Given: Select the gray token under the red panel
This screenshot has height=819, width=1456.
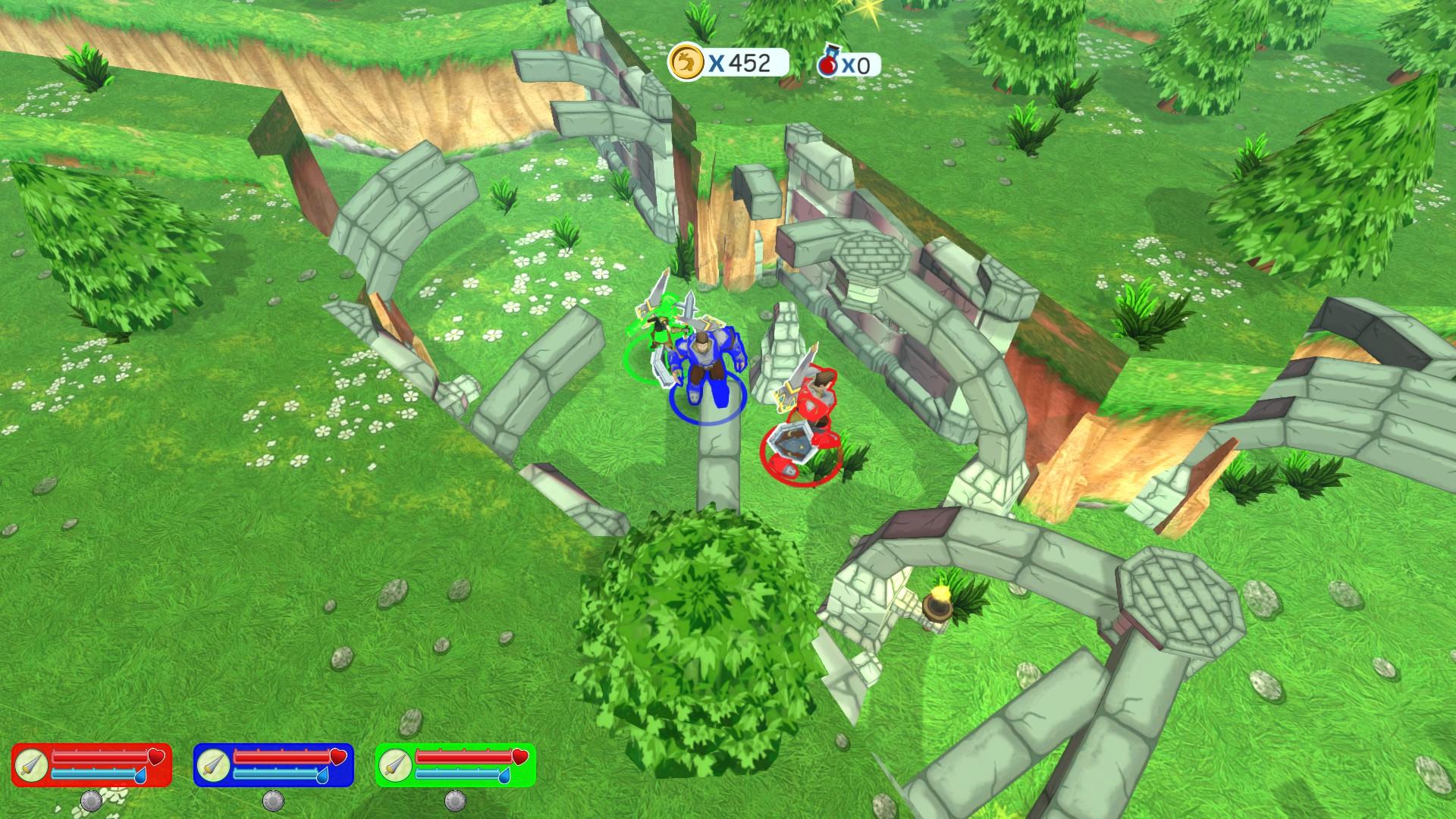Looking at the screenshot, I should pyautogui.click(x=91, y=801).
